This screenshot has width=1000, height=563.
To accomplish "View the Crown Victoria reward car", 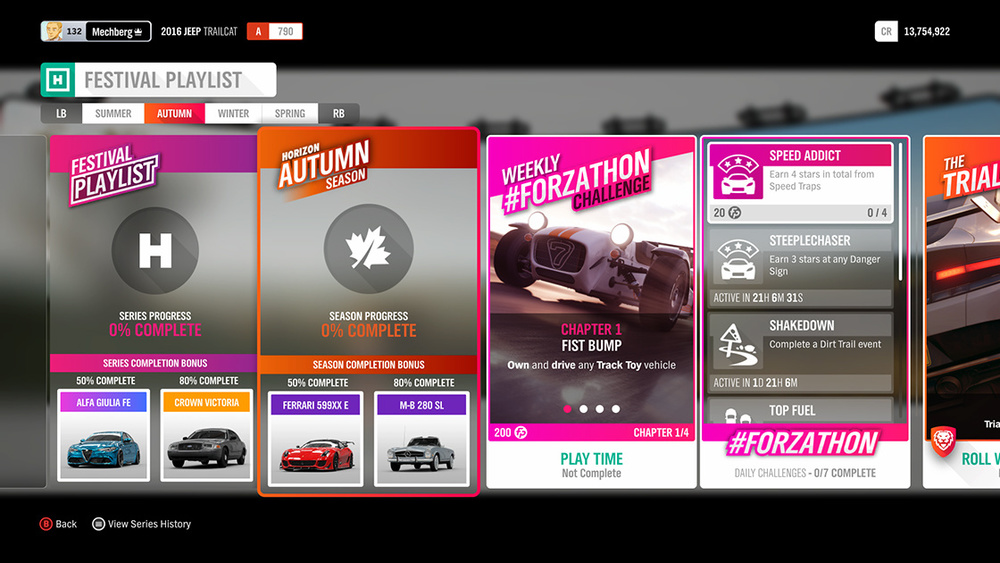I will pos(207,435).
